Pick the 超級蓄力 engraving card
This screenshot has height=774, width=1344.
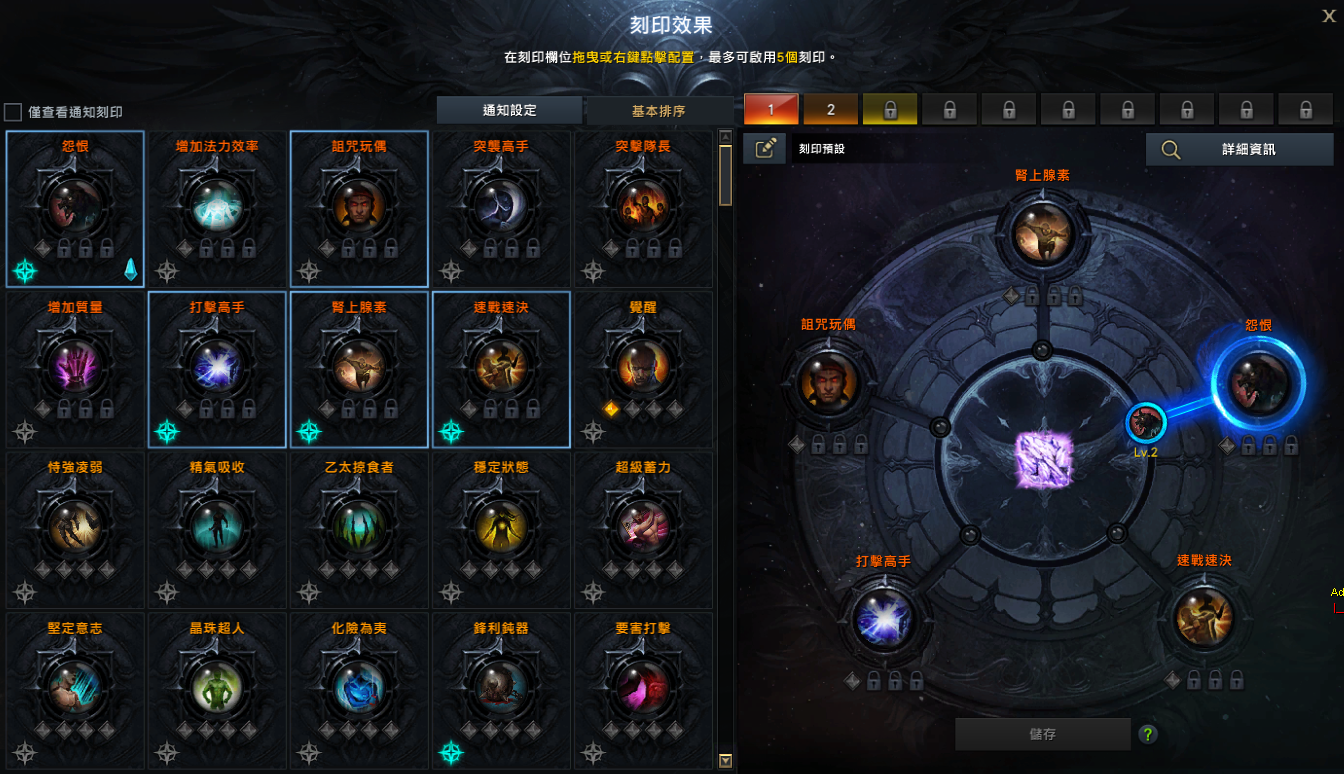[x=643, y=529]
